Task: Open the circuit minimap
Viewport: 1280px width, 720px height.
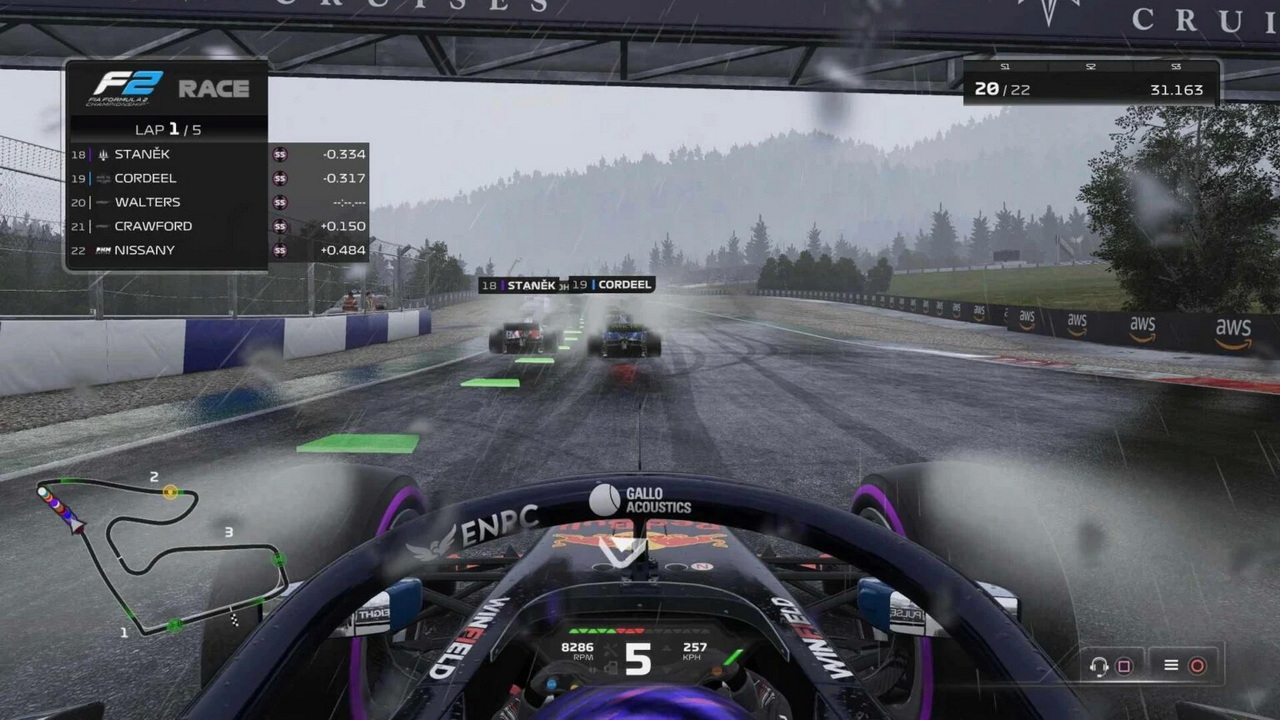Action: pyautogui.click(x=160, y=557)
